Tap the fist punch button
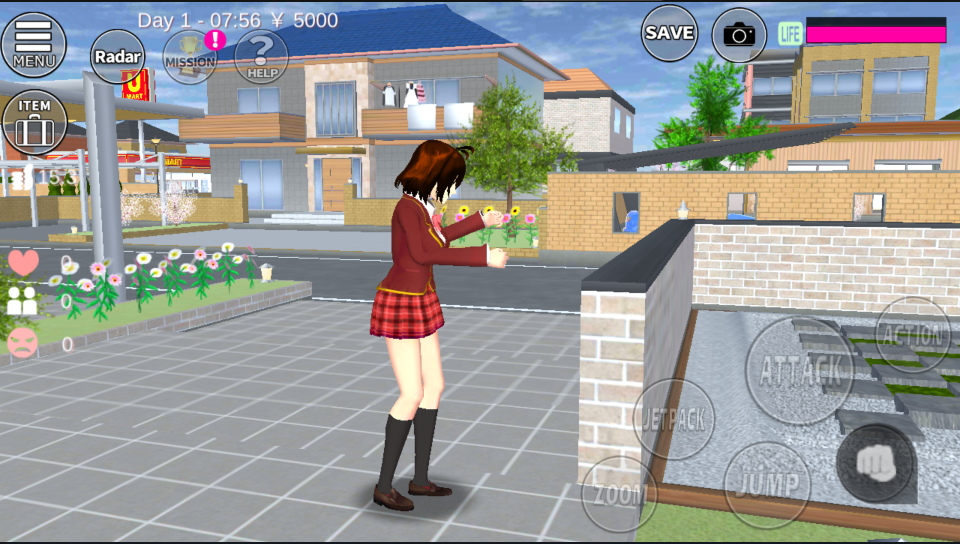Image resolution: width=960 pixels, height=544 pixels. pyautogui.click(x=875, y=463)
